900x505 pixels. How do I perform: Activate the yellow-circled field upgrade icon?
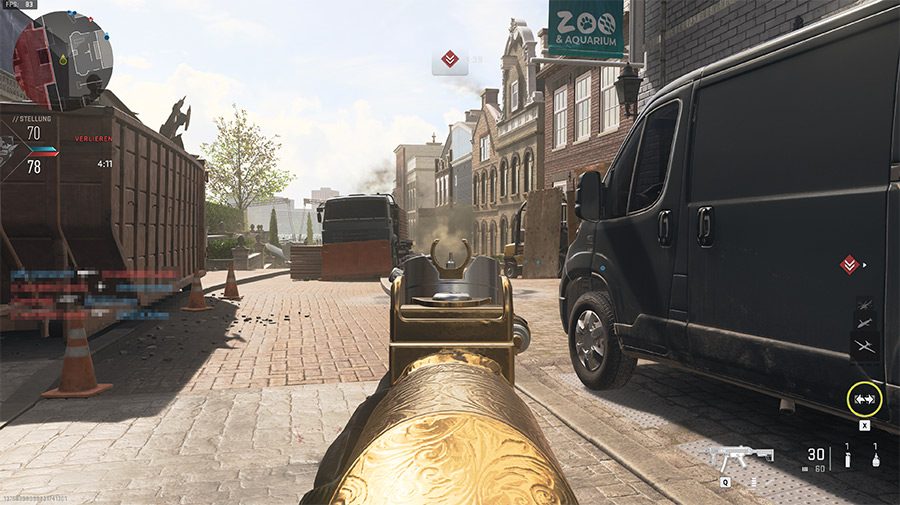[864, 399]
